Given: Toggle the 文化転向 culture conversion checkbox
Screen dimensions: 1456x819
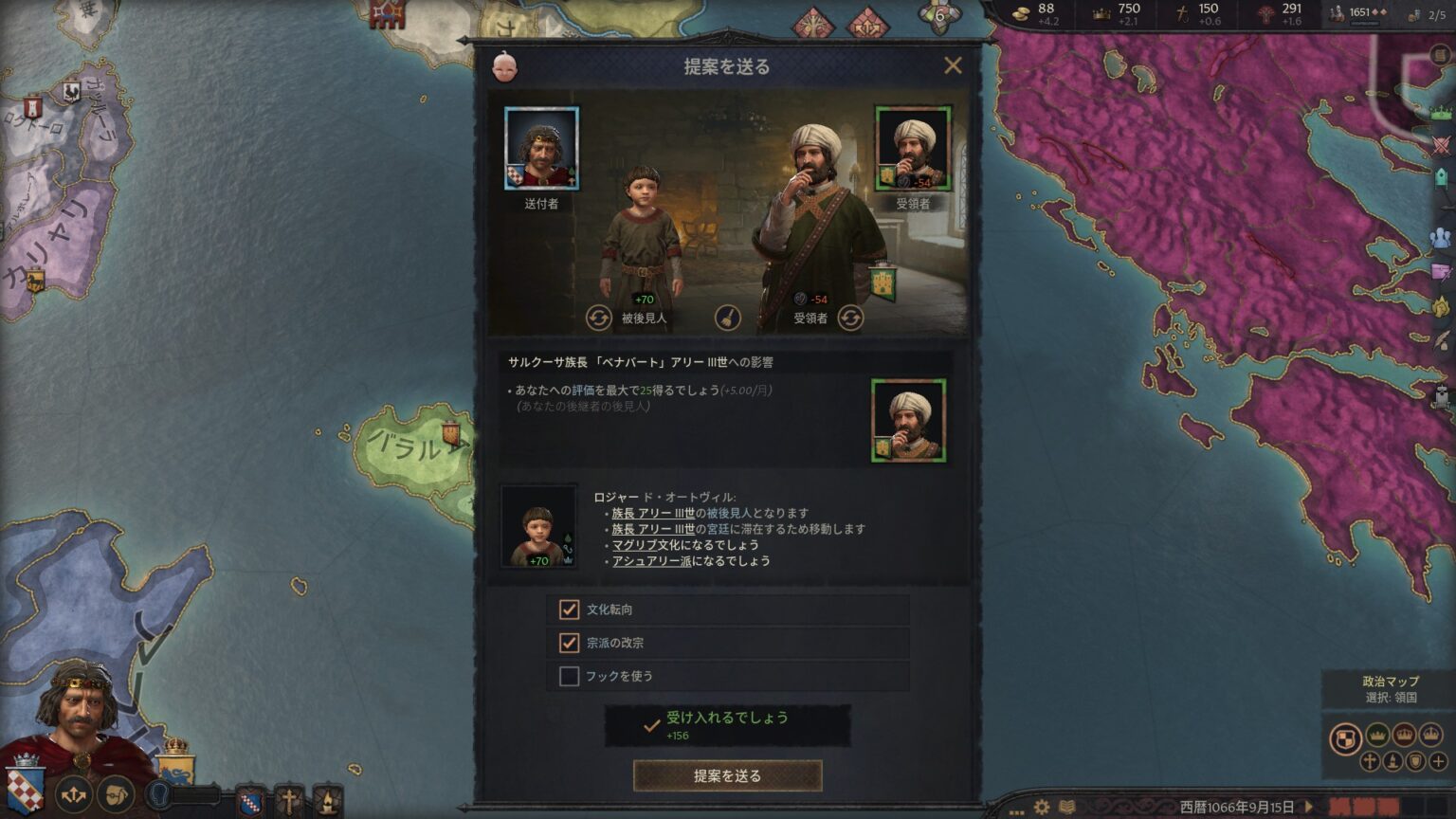Looking at the screenshot, I should click(x=569, y=610).
